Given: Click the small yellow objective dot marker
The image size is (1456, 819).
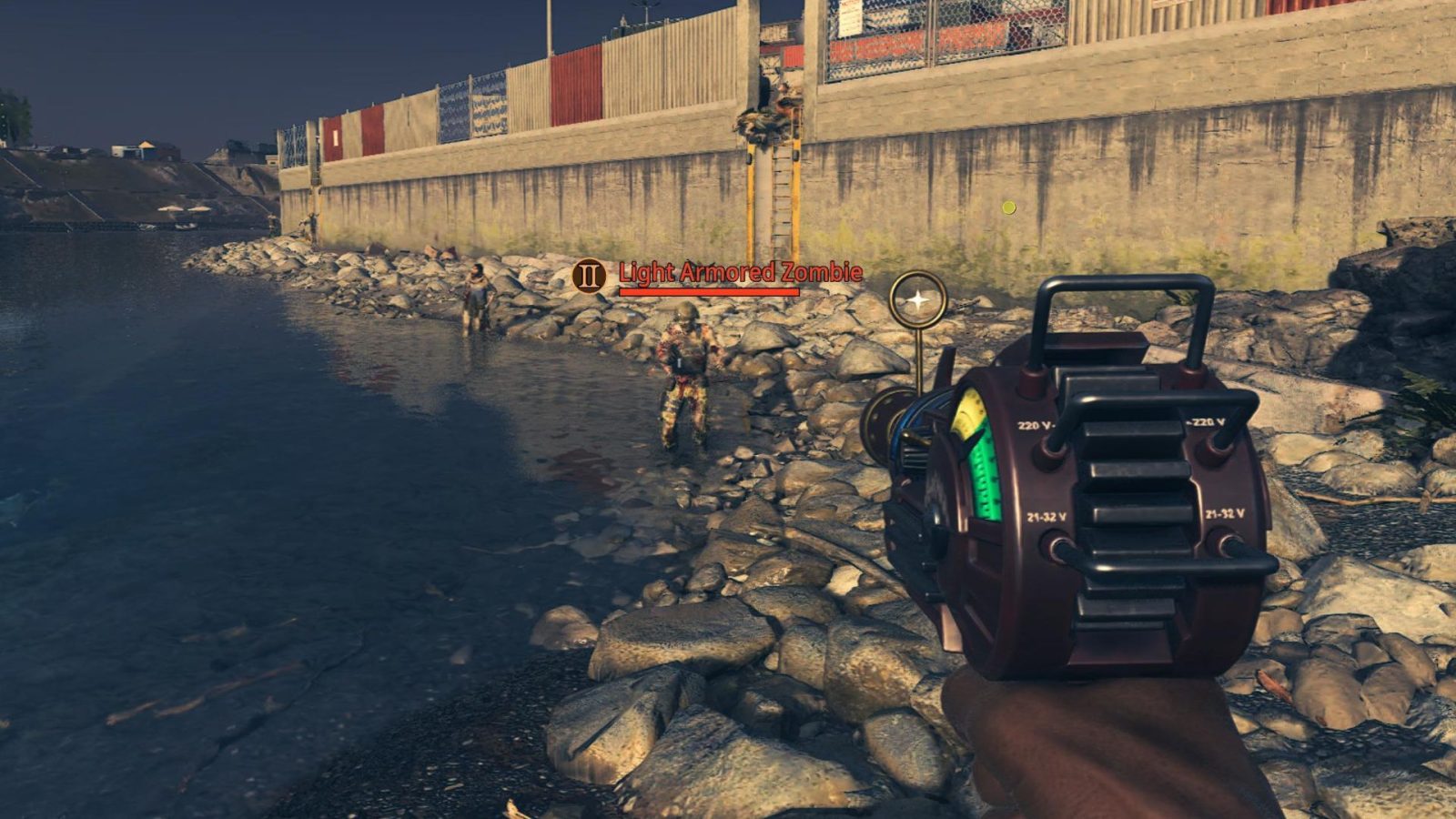Looking at the screenshot, I should tap(1008, 207).
